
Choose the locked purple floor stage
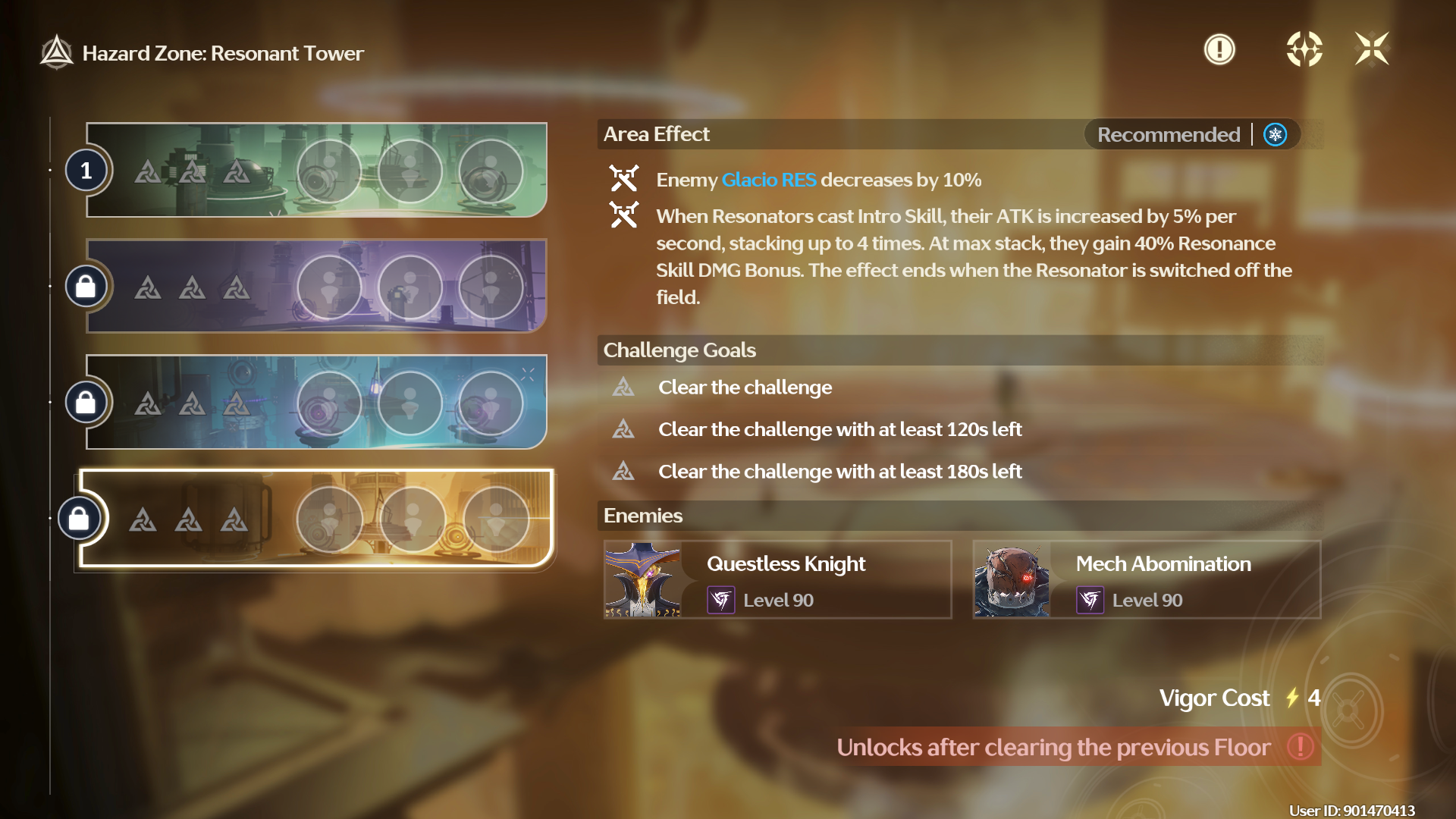(x=316, y=287)
